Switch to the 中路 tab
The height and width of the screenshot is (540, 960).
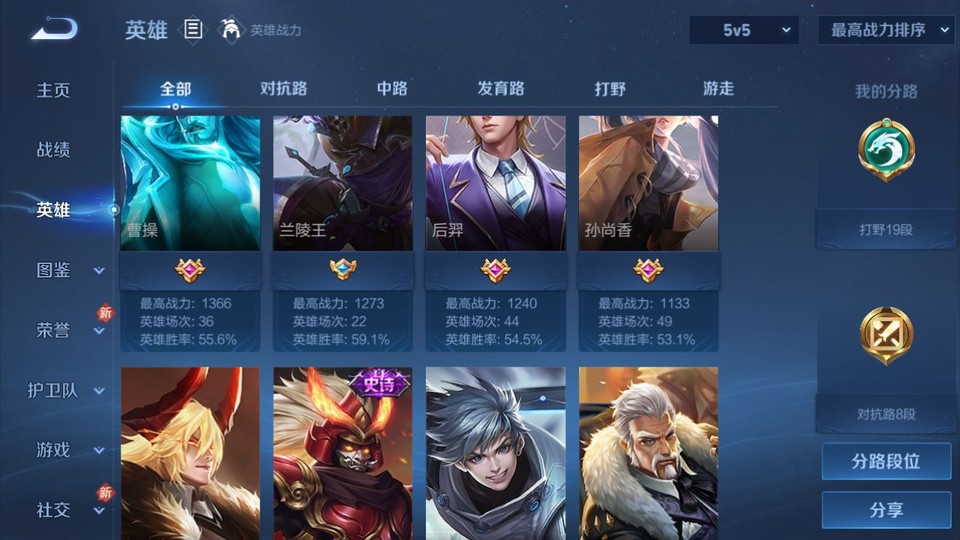click(392, 88)
